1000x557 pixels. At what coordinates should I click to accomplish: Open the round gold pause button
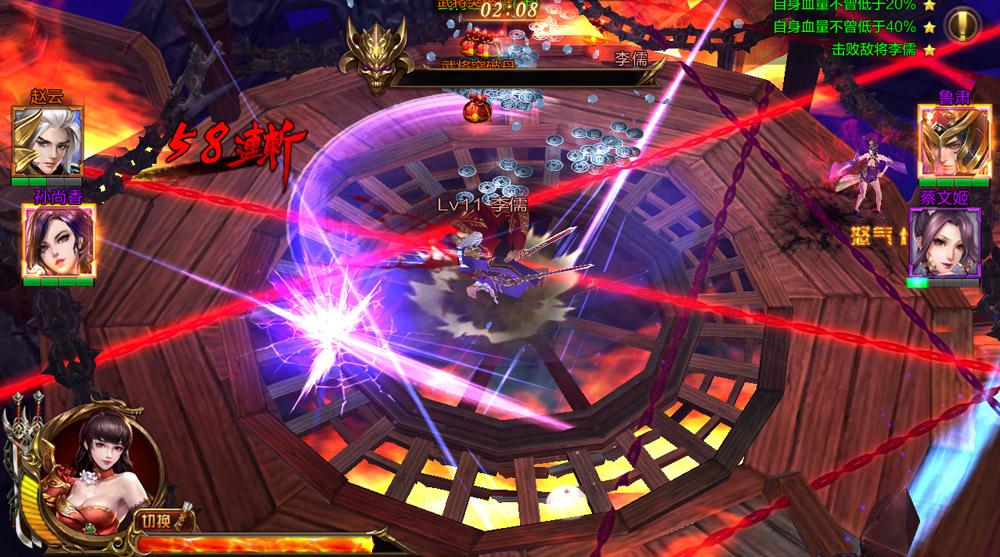pos(962,22)
